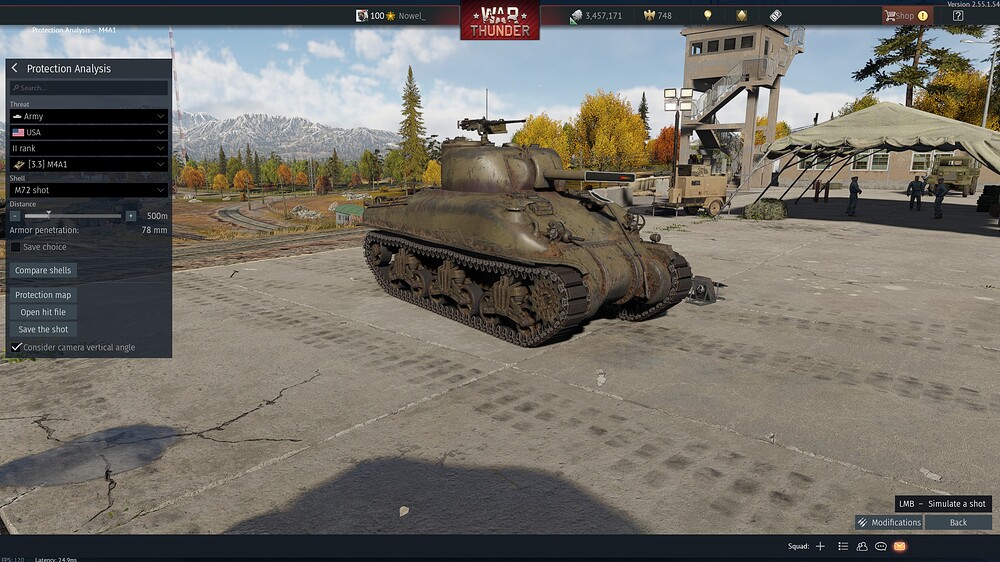Screen dimensions: 1000x562
Task: Click the back arrow beside Protection Analysis
Action: coord(15,68)
